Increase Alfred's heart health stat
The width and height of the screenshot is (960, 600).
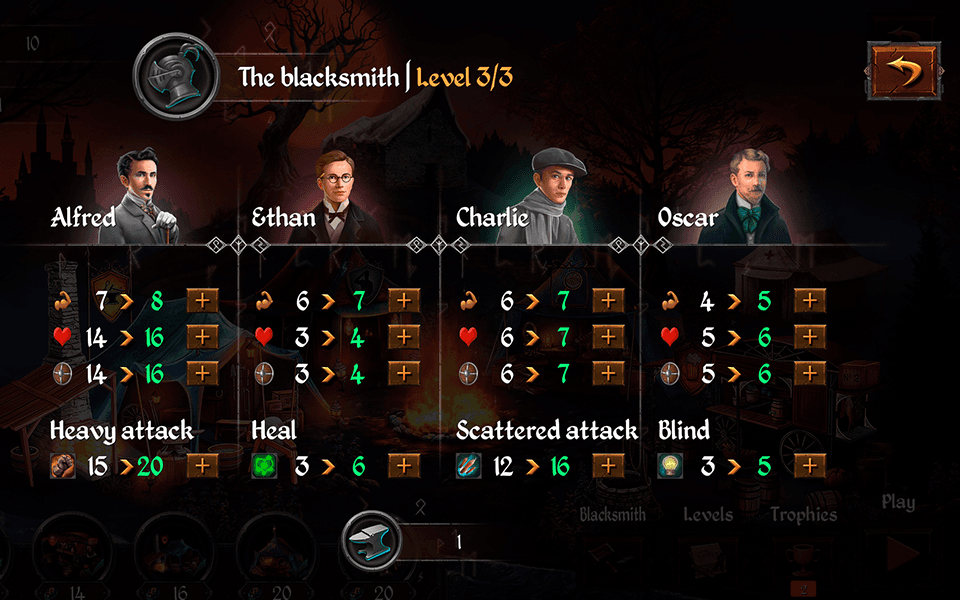pyautogui.click(x=203, y=337)
